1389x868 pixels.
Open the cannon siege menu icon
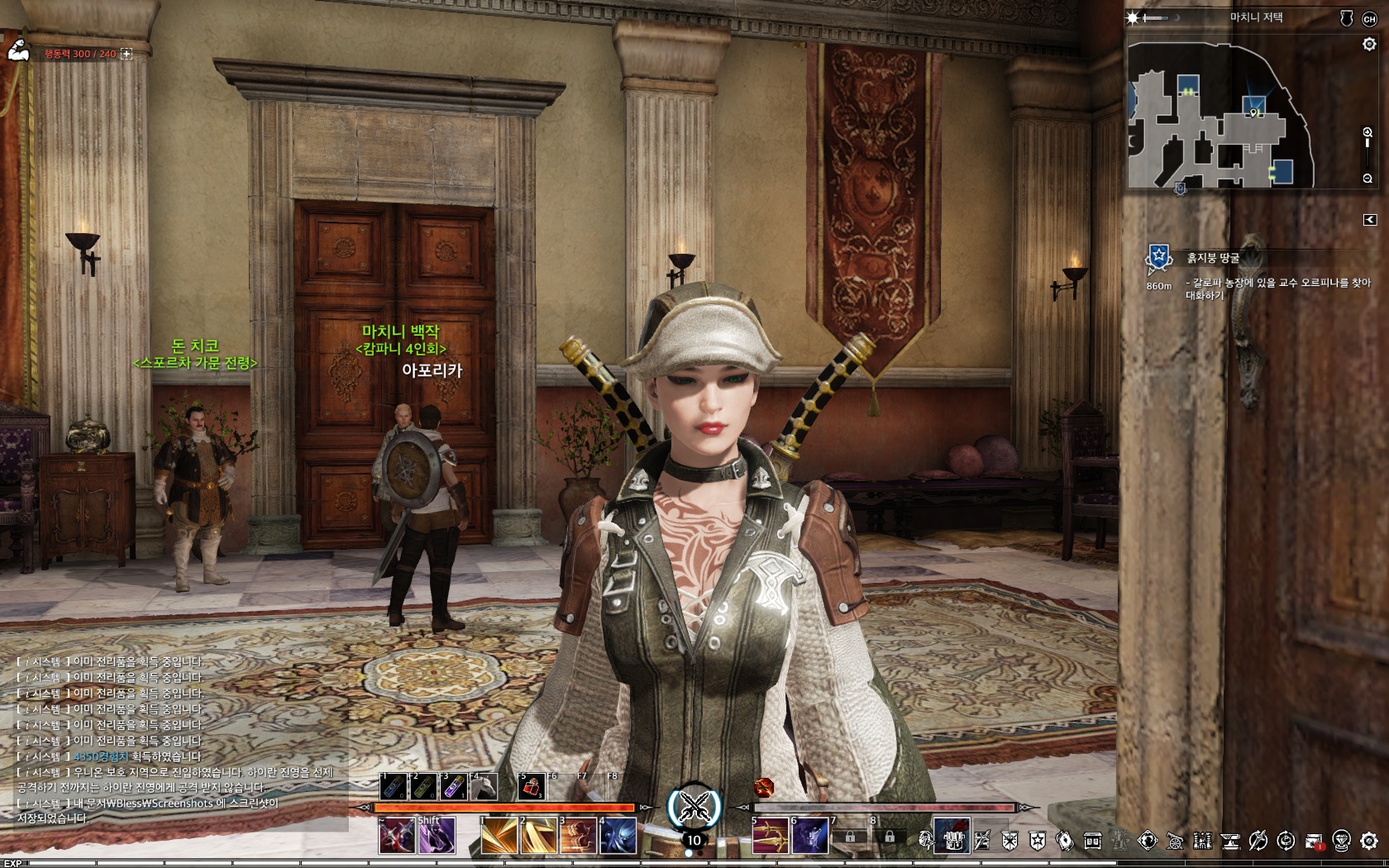point(1175,842)
